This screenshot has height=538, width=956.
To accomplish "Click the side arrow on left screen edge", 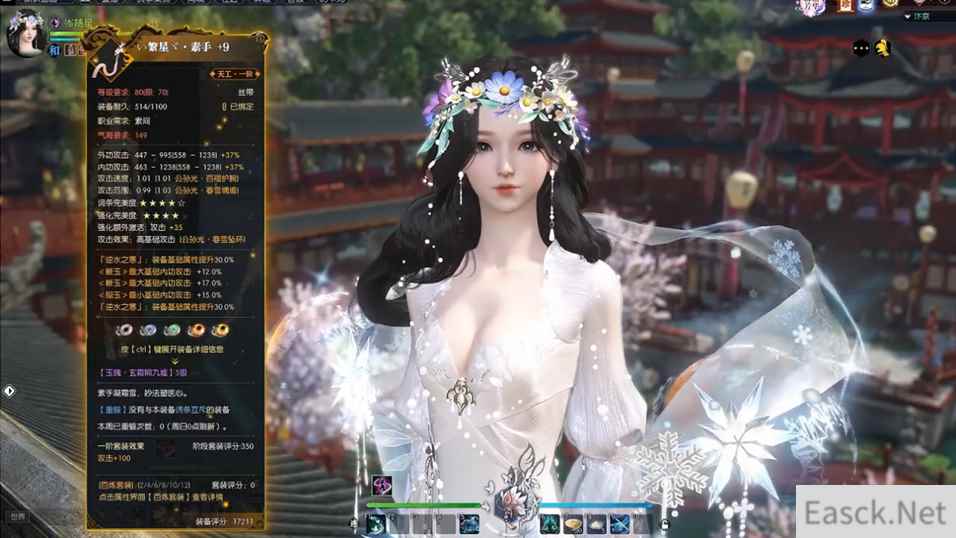I will point(8,390).
